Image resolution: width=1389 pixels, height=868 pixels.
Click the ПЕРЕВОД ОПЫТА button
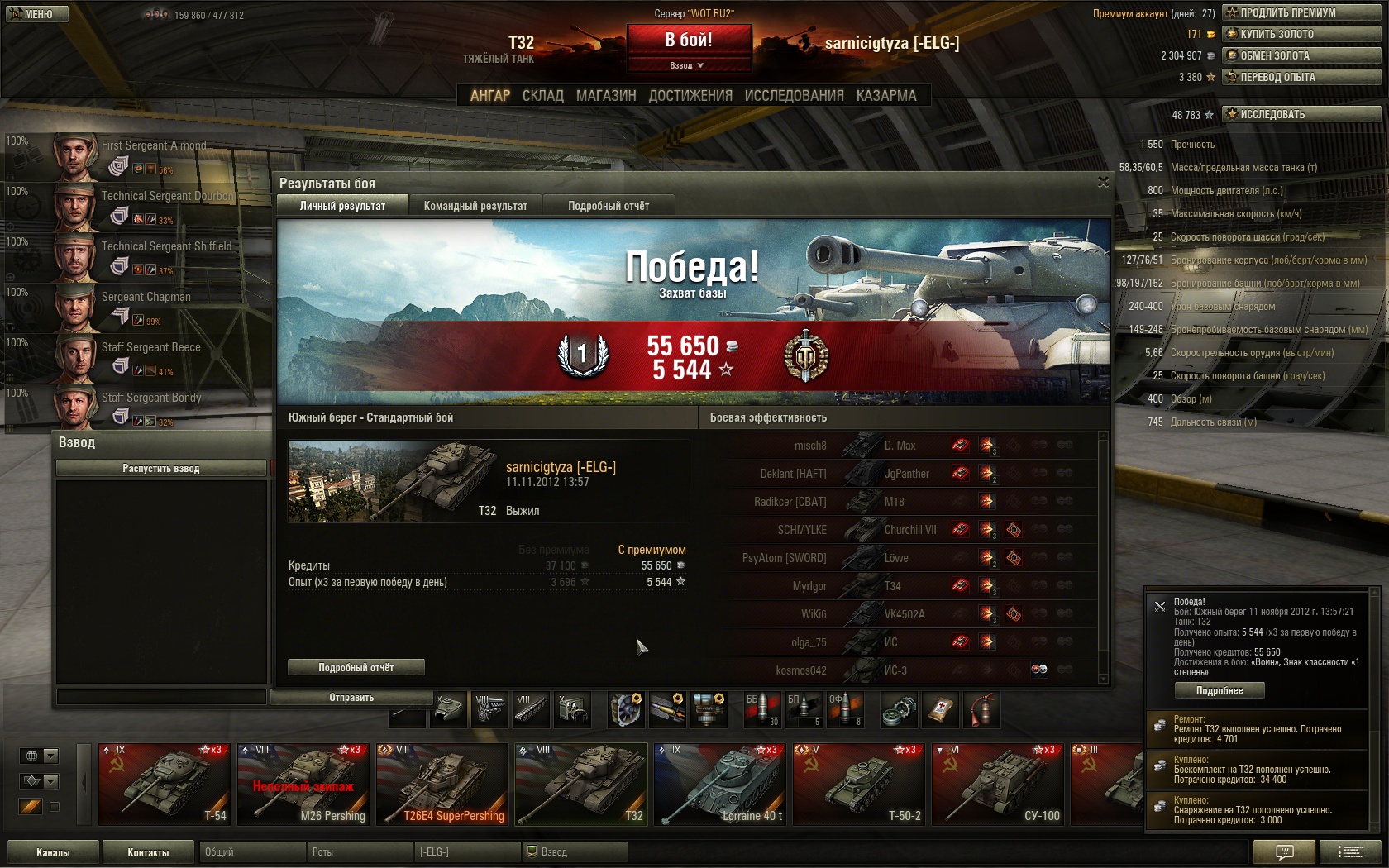1301,77
